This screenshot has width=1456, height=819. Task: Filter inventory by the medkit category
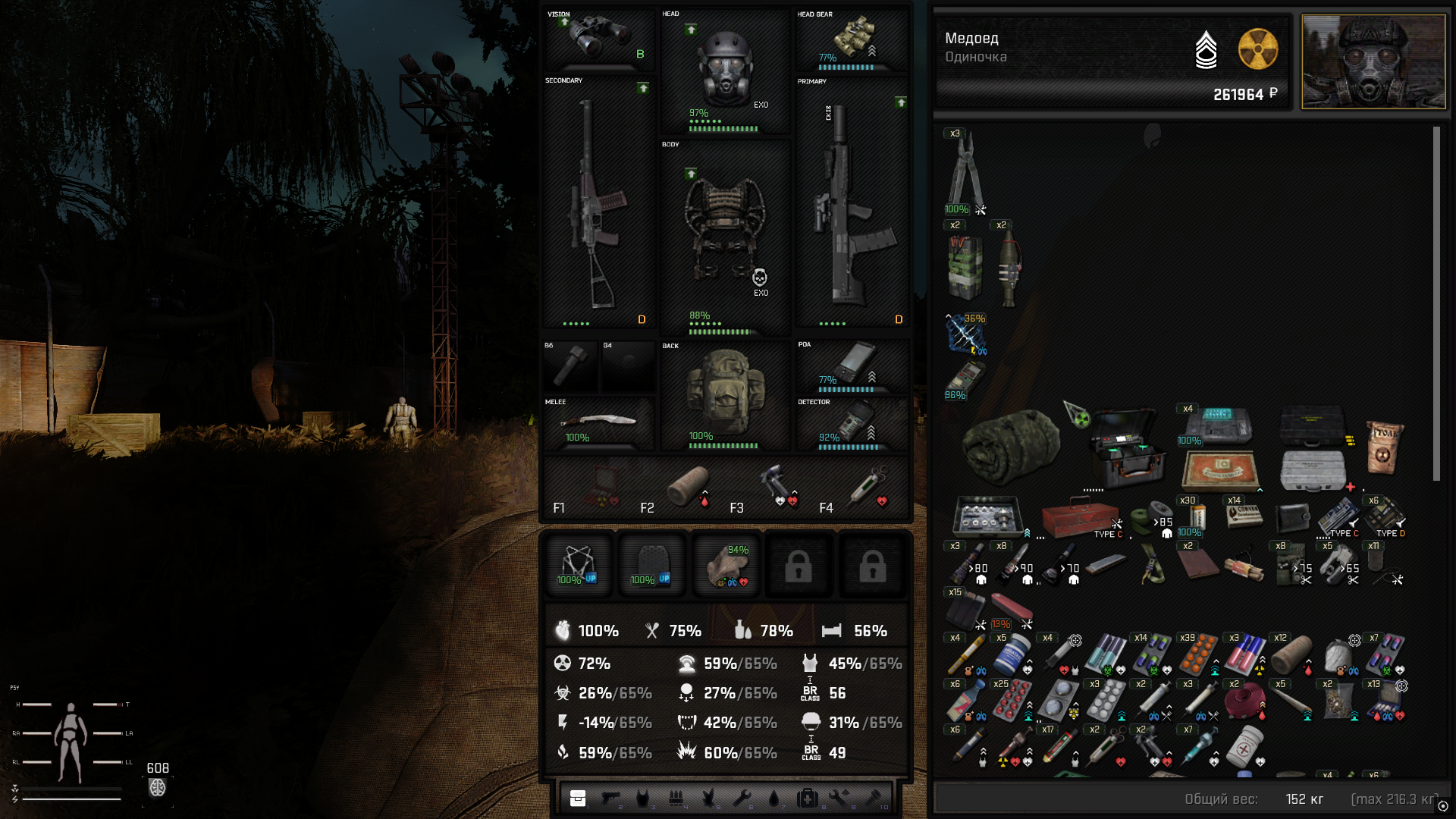807,797
